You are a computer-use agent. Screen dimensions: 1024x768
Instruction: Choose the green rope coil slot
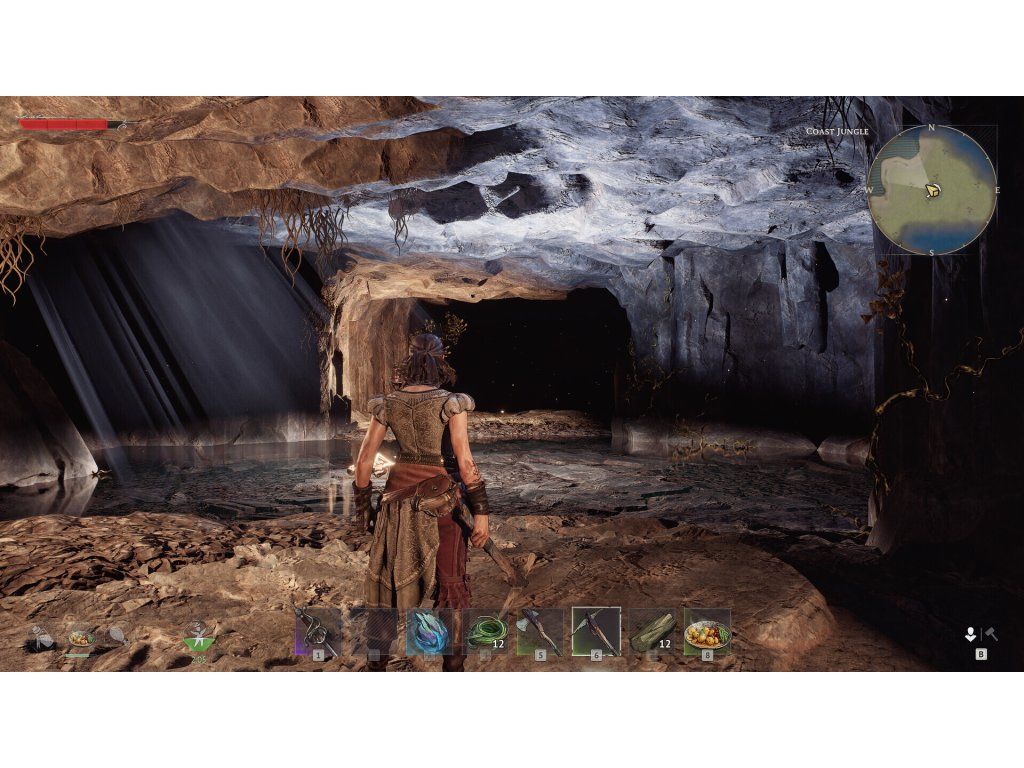(x=486, y=631)
